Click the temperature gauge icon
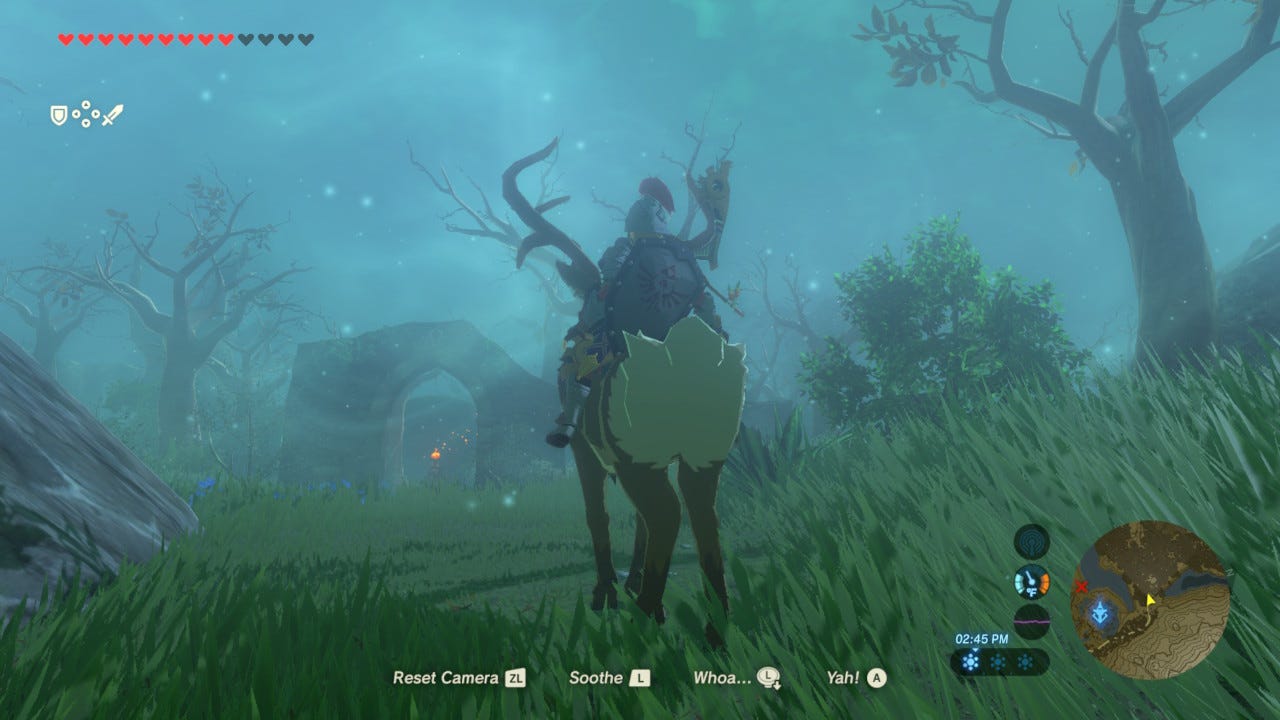 1031,581
